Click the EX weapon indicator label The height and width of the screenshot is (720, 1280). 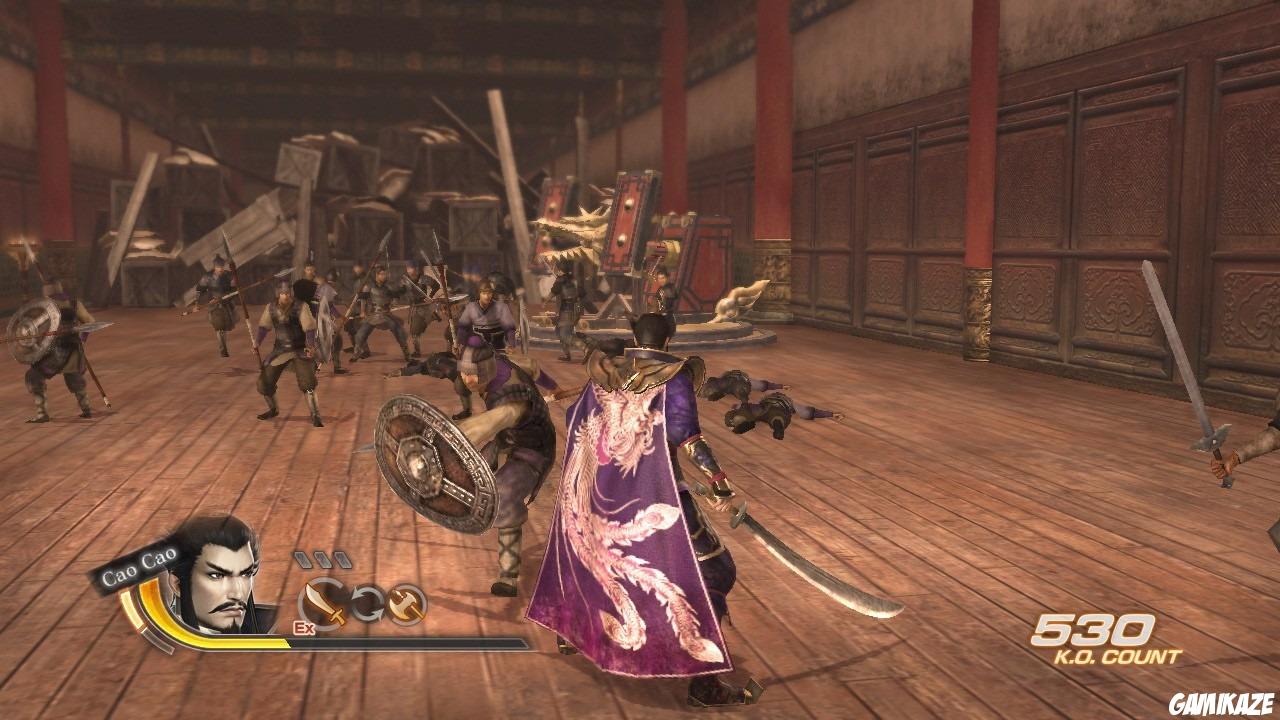(x=304, y=627)
